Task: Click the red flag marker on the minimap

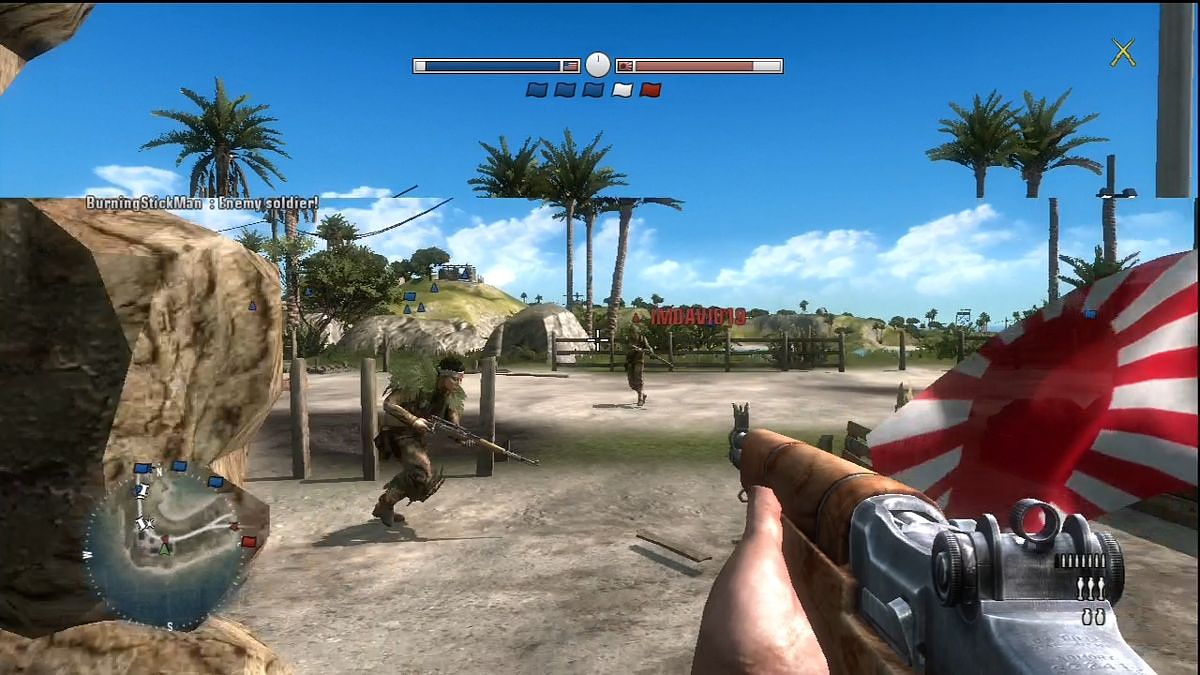Action: click(248, 541)
